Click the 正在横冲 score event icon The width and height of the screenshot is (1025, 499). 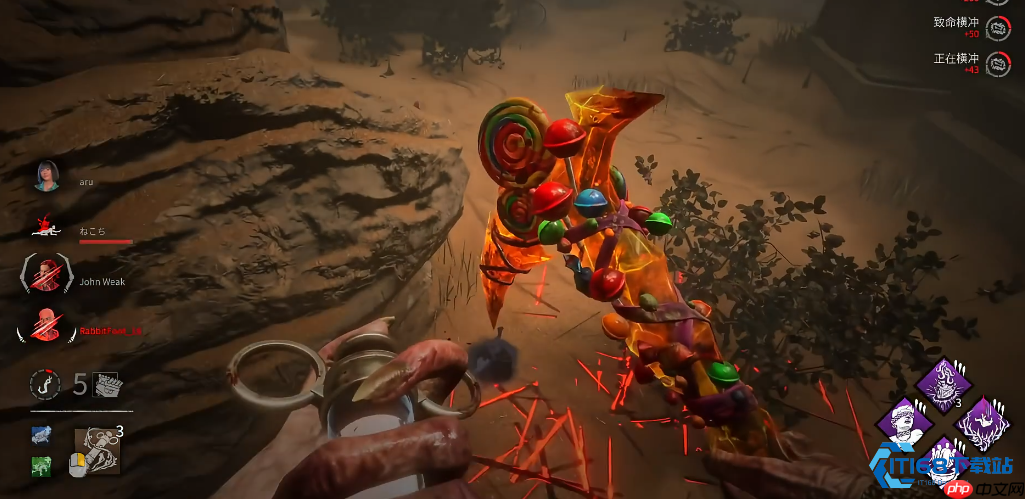997,63
